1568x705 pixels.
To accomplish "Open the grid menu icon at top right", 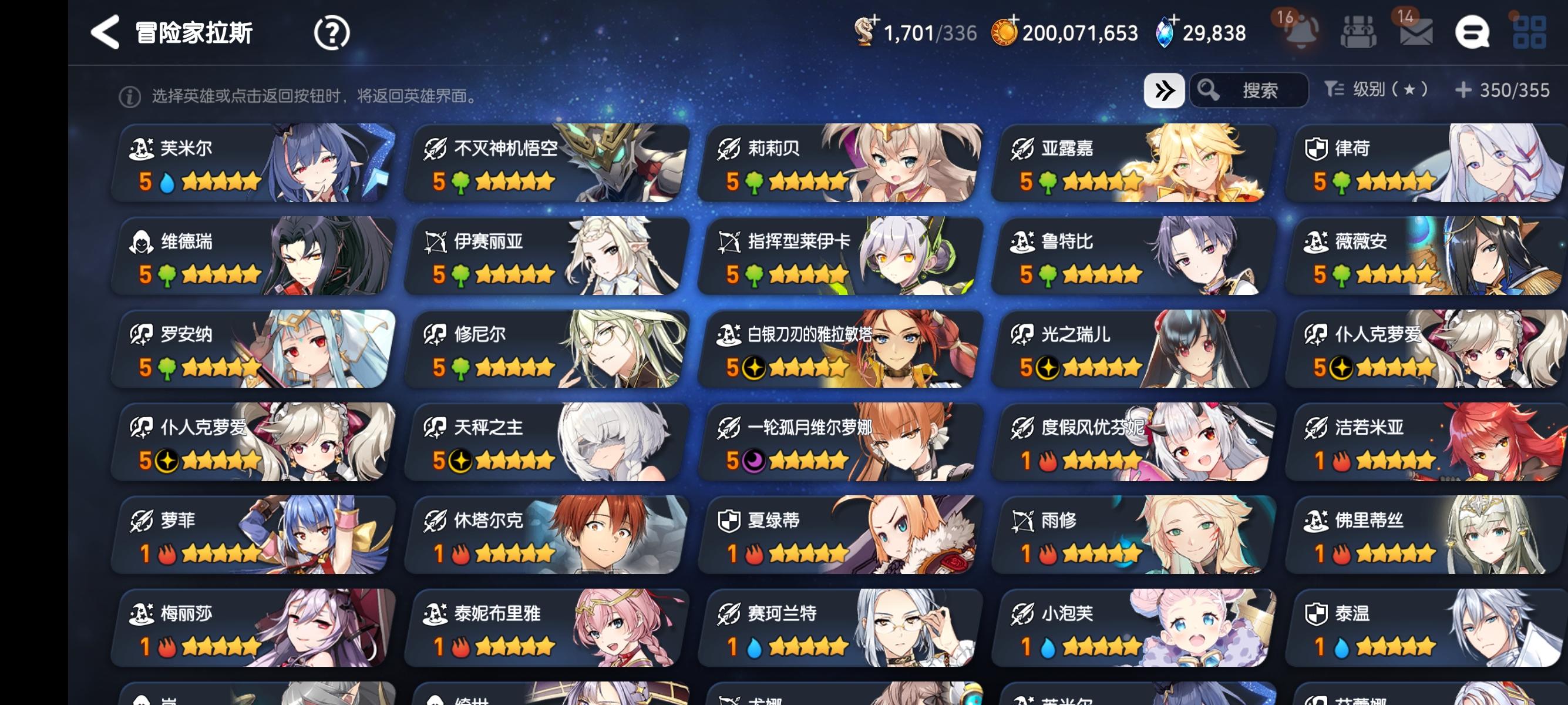I will (1541, 31).
